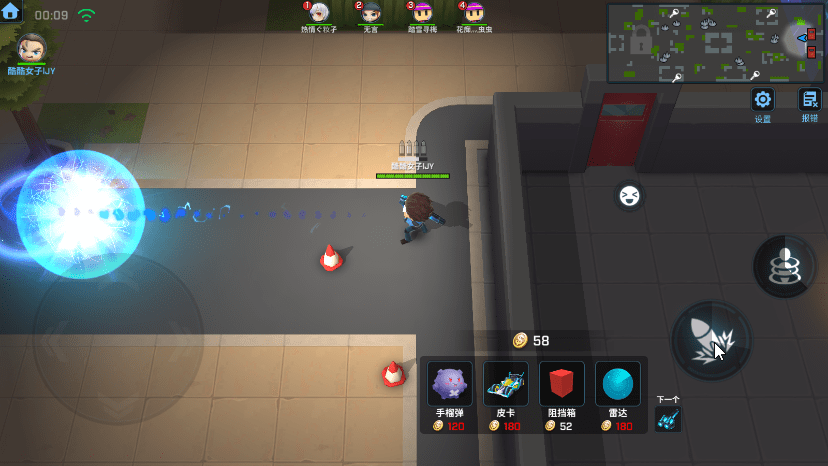828x466 pixels.
Task: Select the 下一个 next item icon
Action: (x=668, y=421)
